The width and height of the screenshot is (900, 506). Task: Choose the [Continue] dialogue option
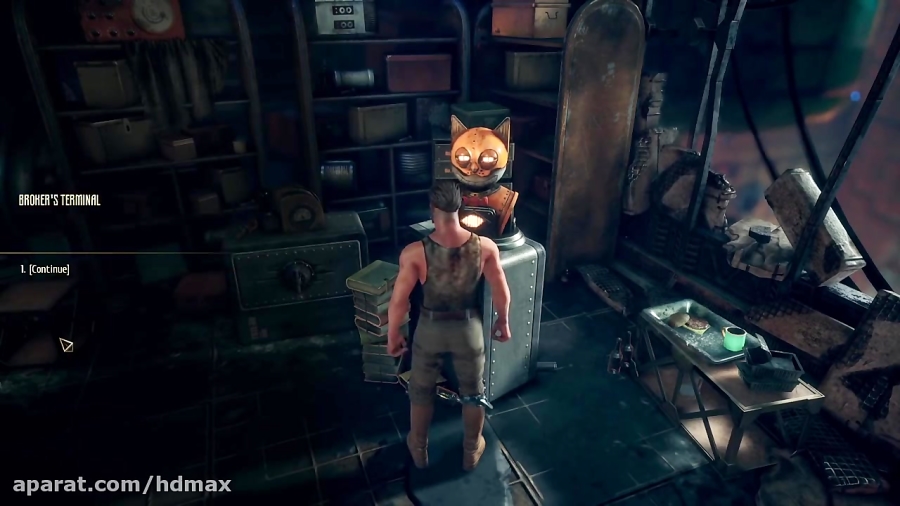click(48, 269)
